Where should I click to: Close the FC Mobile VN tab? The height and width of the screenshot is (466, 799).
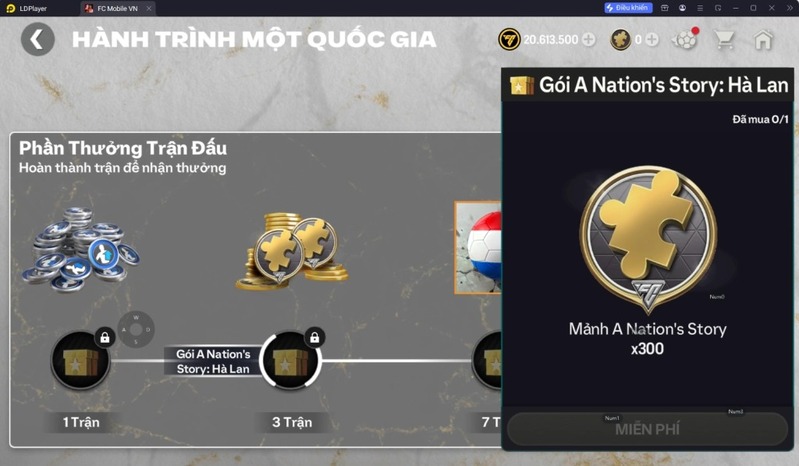click(149, 8)
